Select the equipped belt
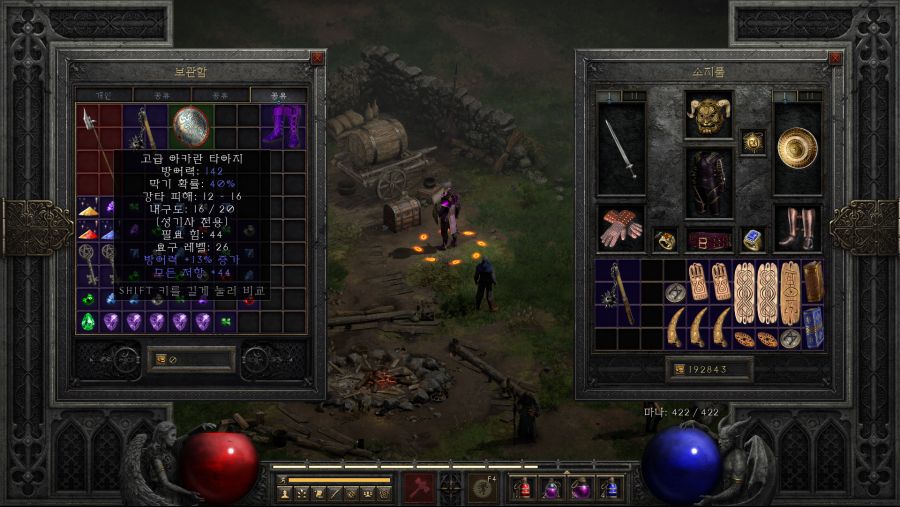Screen dimensions: 900x507 point(709,241)
